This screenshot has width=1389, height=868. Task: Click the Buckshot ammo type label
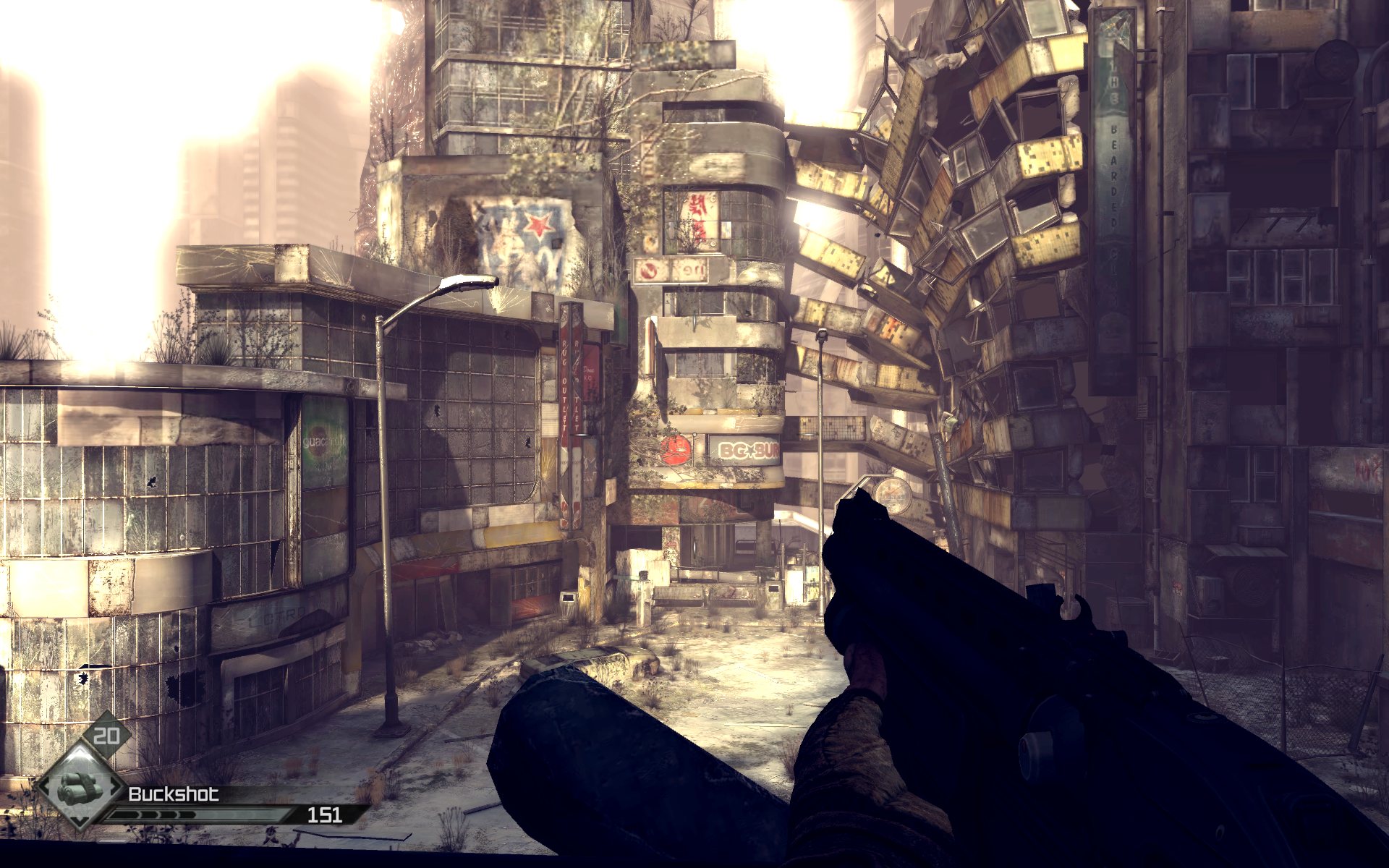(x=173, y=794)
